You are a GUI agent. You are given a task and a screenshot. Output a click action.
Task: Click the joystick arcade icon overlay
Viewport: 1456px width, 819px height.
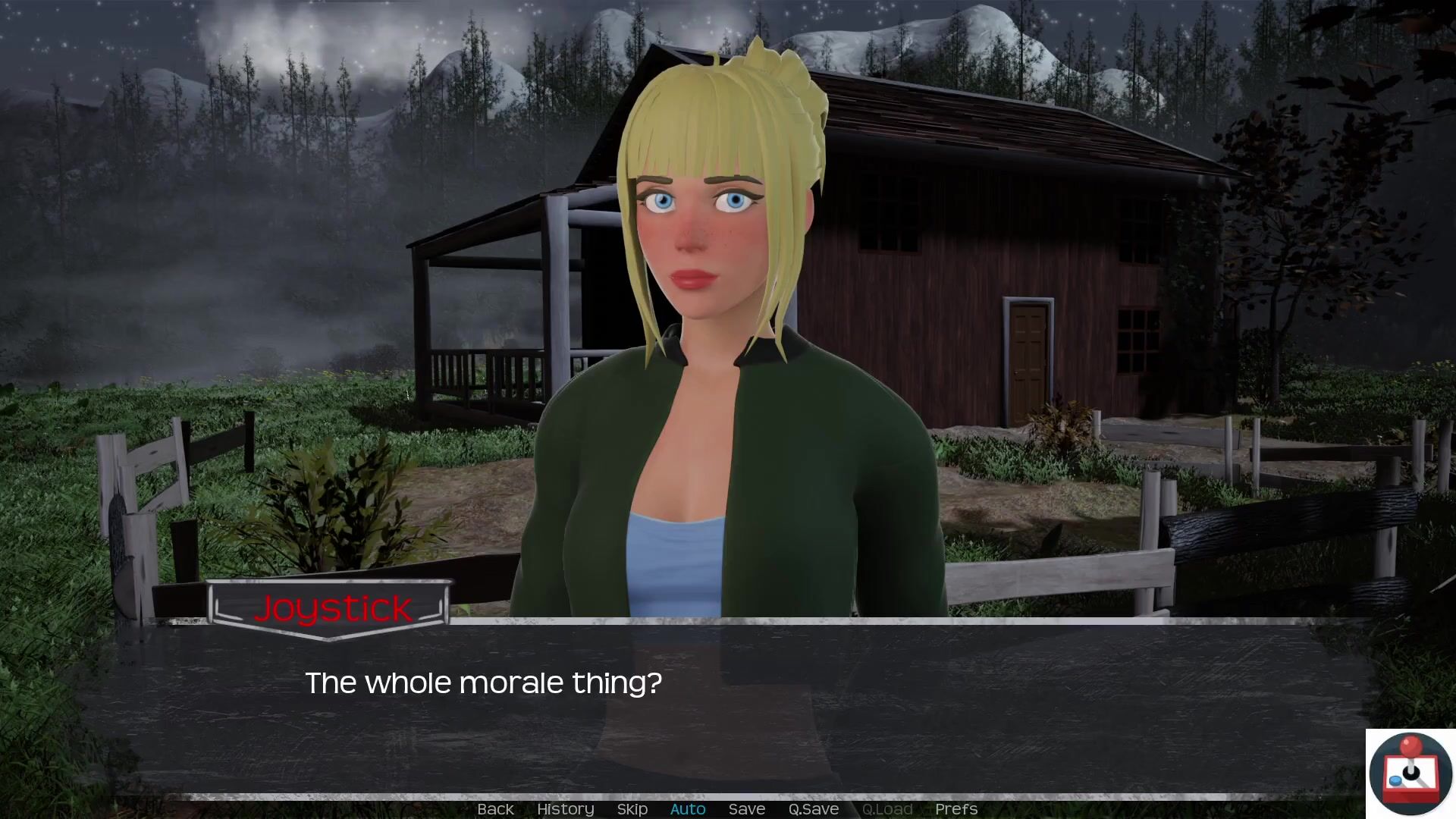coord(1410,773)
